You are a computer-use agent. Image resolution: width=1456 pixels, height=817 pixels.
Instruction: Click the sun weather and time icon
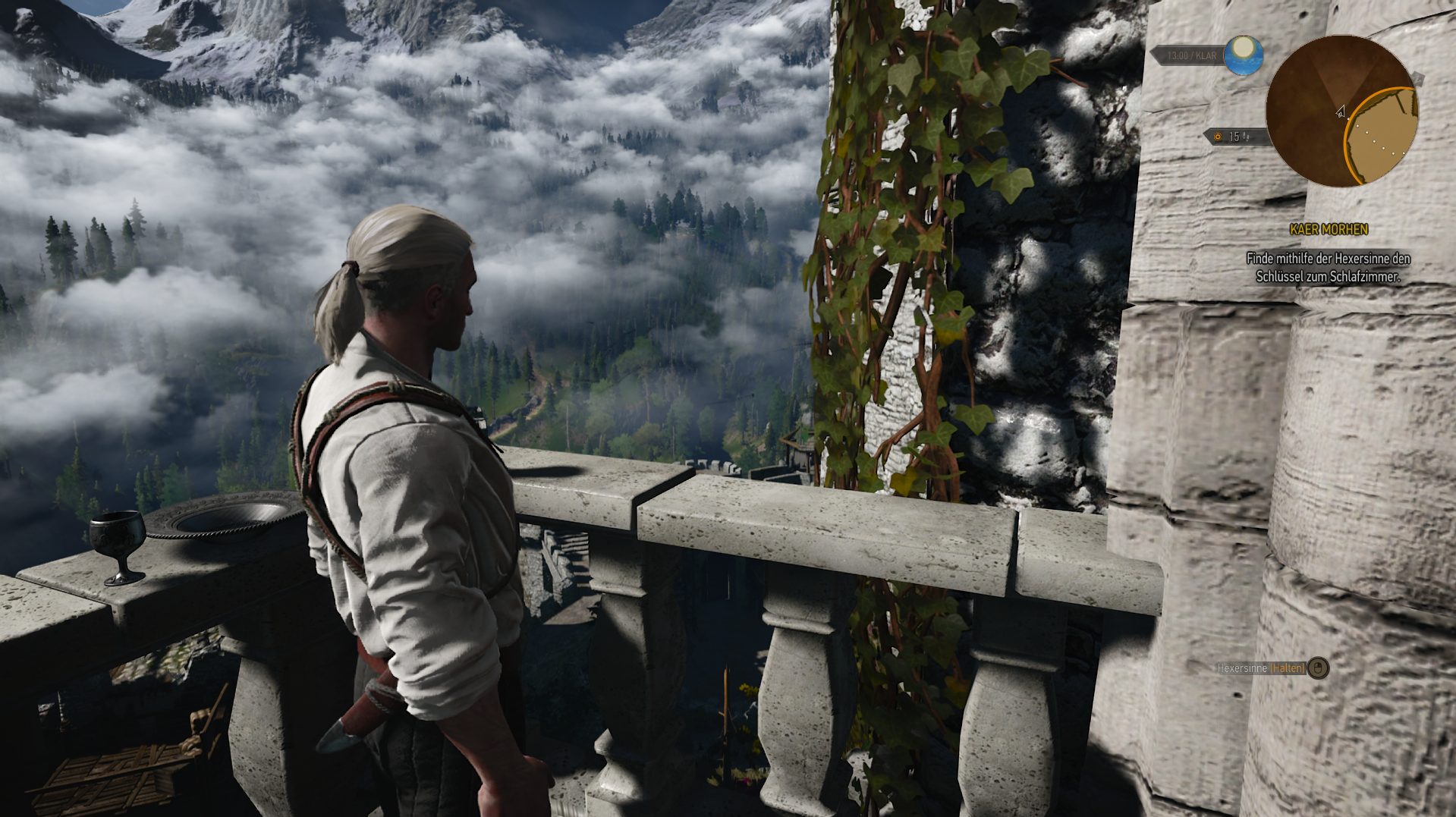coord(1243,55)
